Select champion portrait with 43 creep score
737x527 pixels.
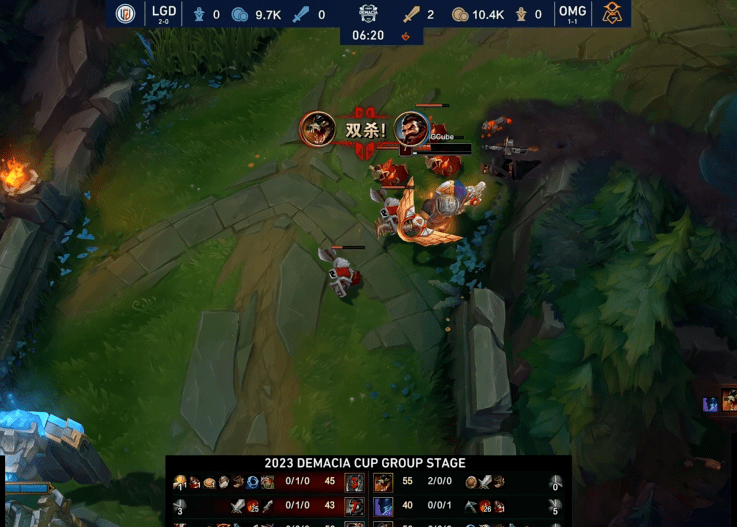pos(354,507)
